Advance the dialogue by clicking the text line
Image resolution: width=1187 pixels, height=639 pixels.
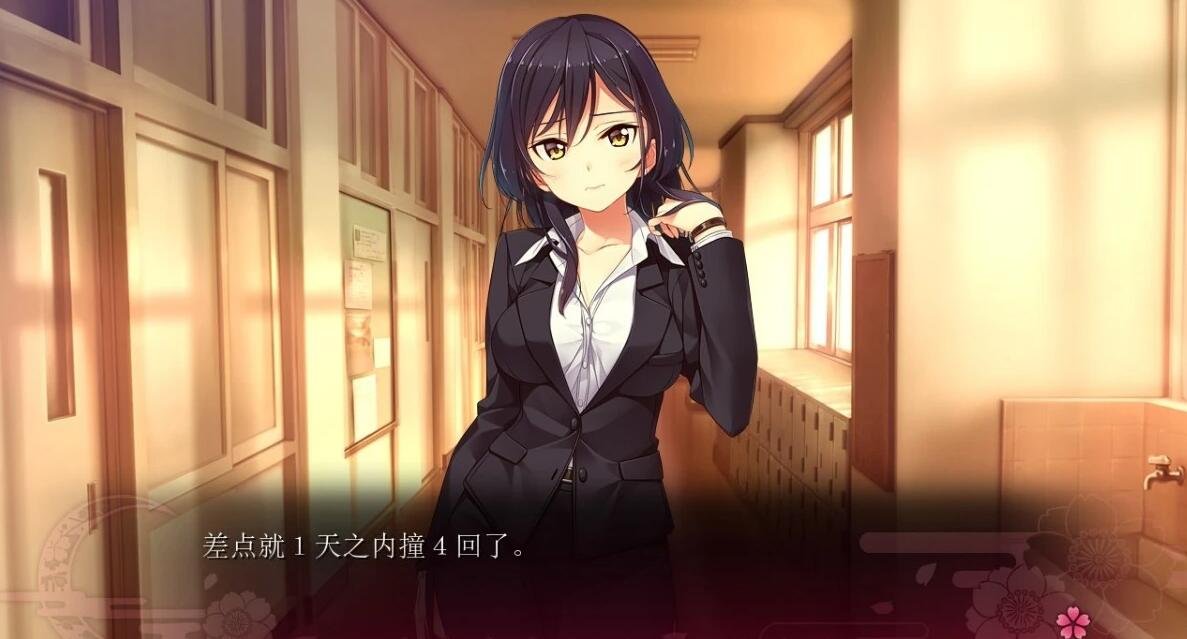pyautogui.click(x=364, y=548)
